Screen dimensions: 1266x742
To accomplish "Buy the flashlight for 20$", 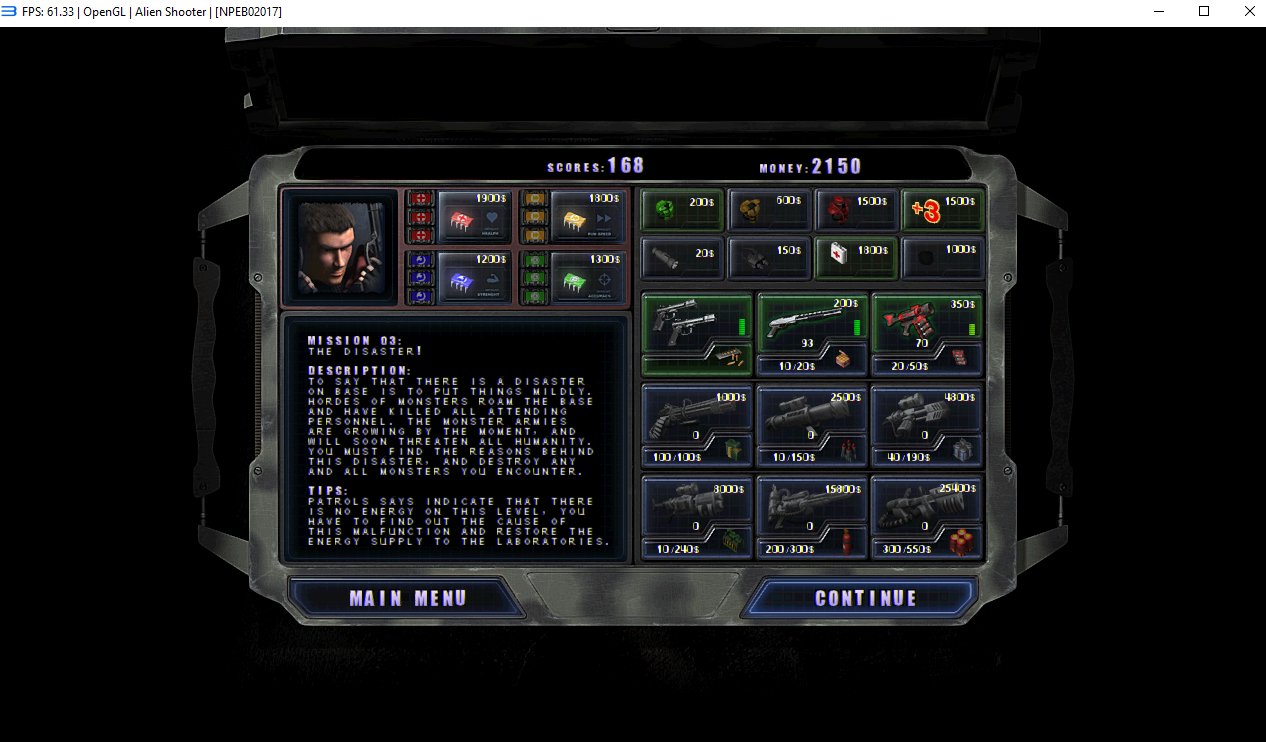I will [681, 258].
